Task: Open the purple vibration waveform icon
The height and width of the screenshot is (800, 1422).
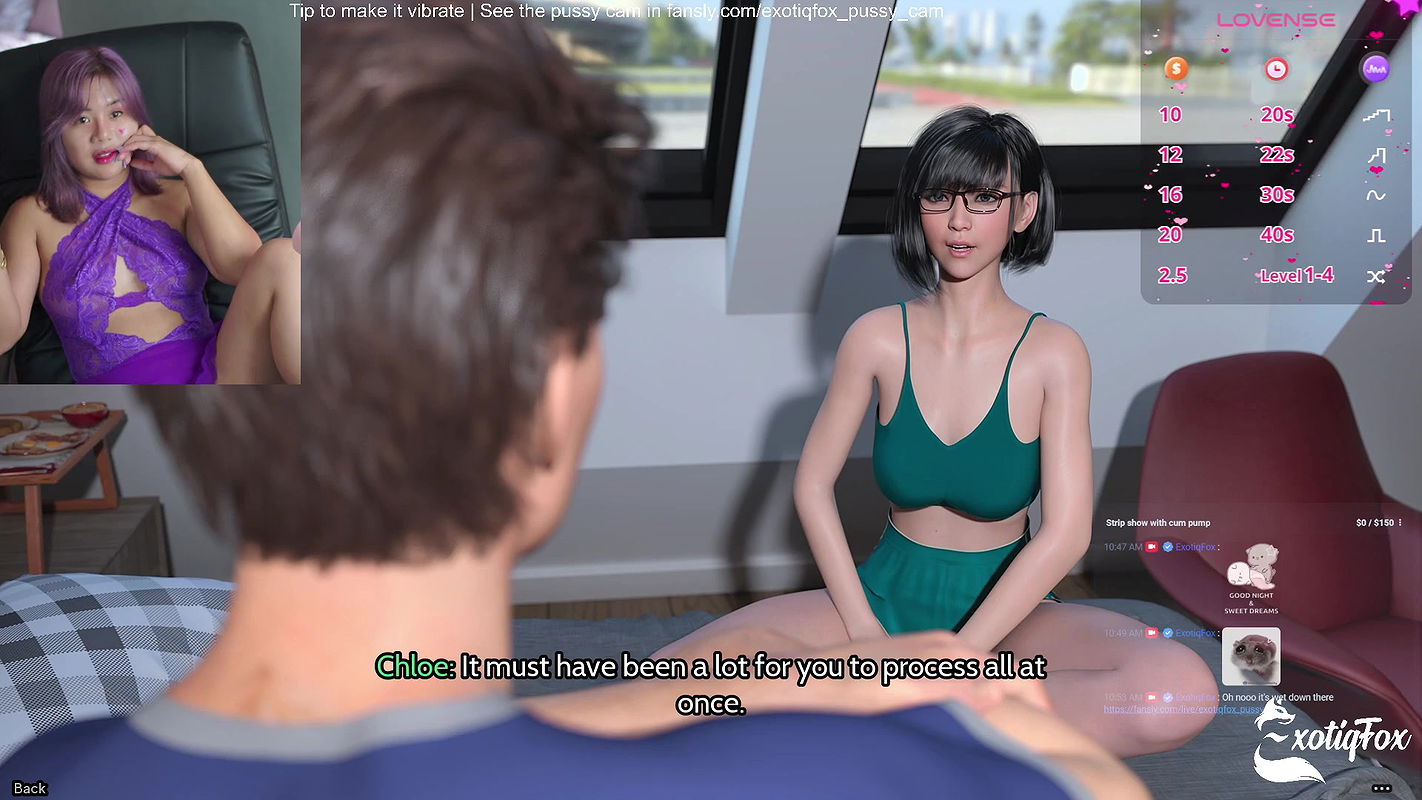Action: (1376, 67)
